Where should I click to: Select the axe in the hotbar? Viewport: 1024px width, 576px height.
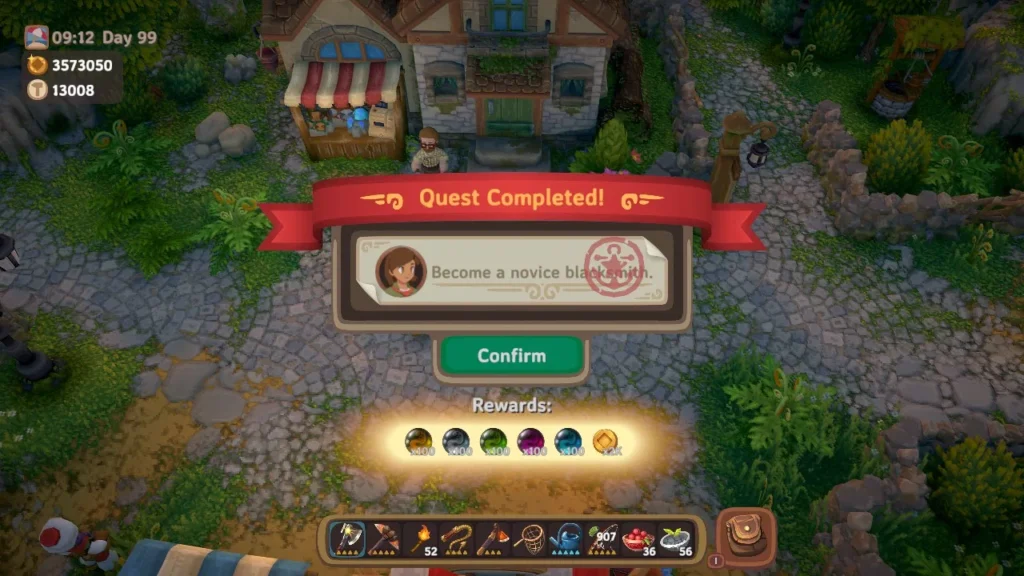click(346, 540)
